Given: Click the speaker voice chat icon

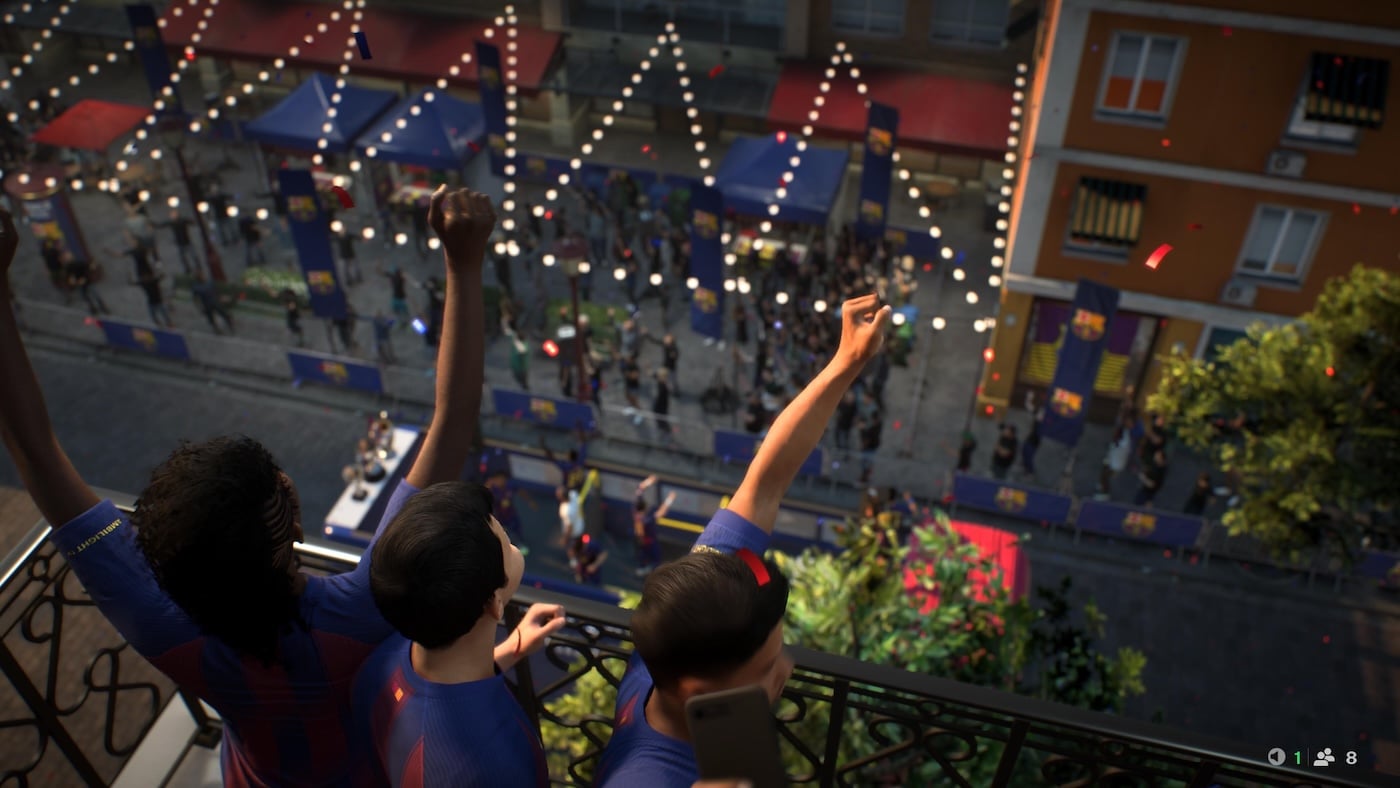Looking at the screenshot, I should [x=1276, y=757].
